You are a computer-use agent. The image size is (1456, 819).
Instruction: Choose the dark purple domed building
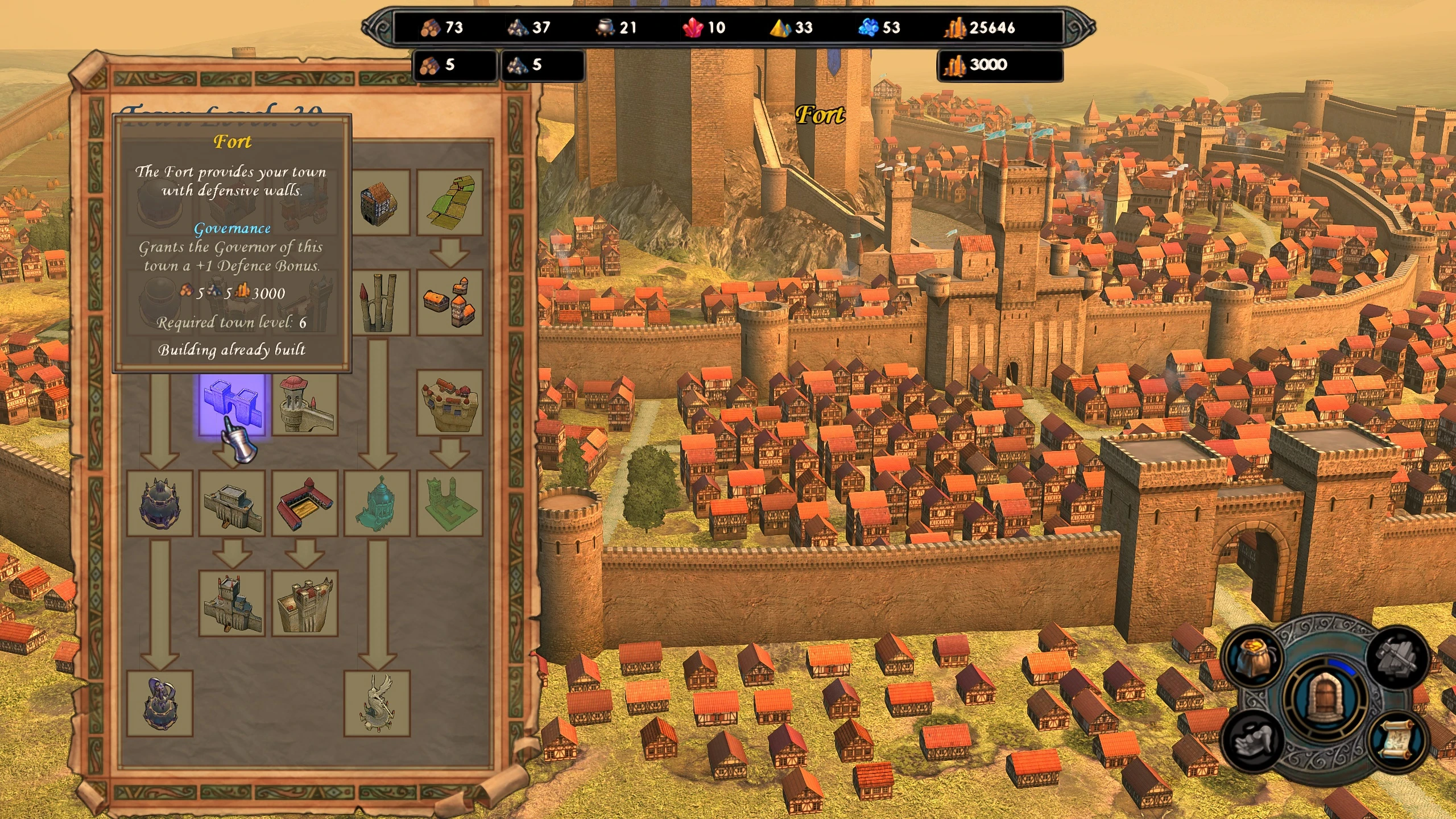pyautogui.click(x=160, y=503)
